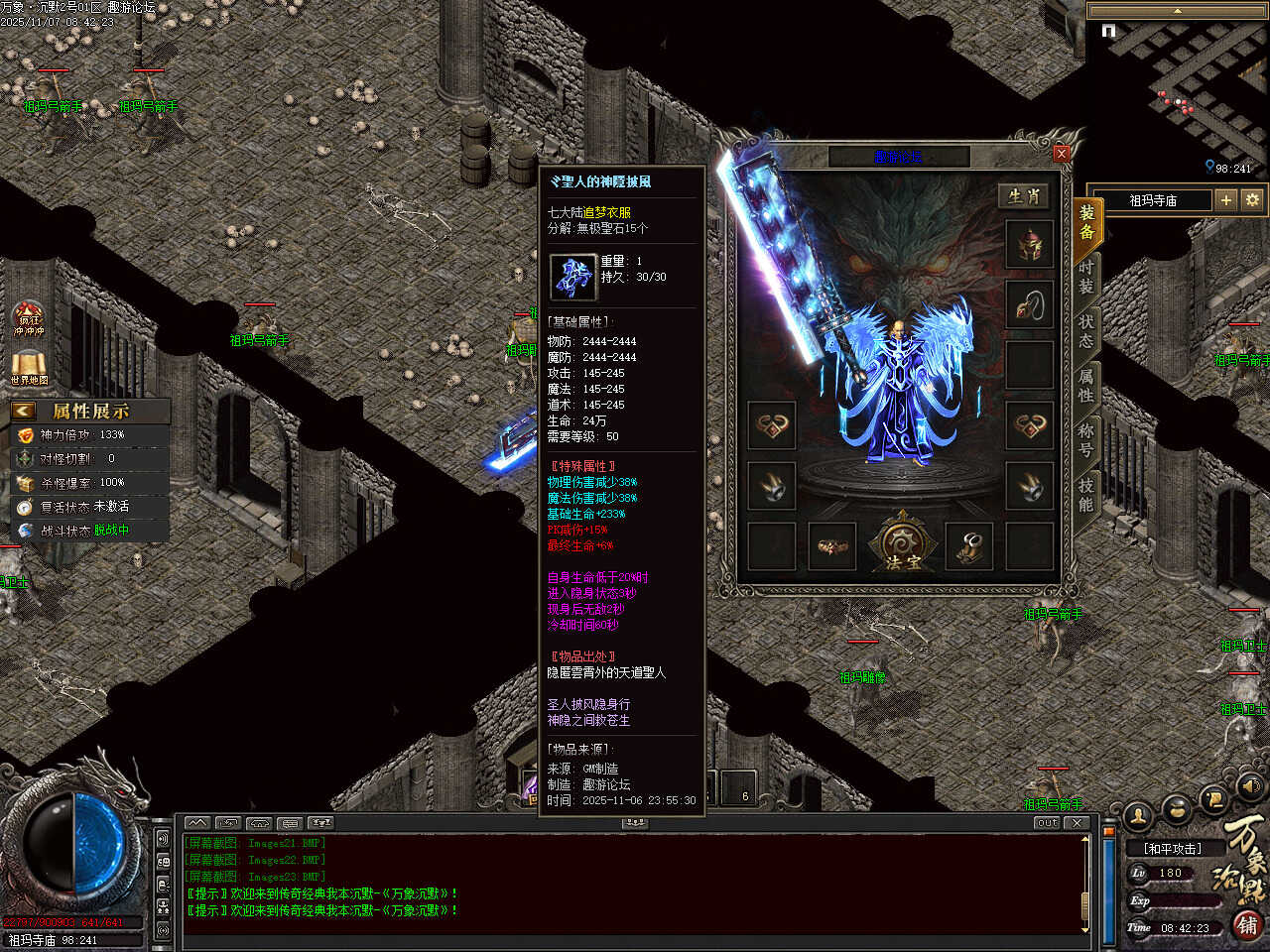
Task: Switch to the 时装 fashion tab
Action: [x=1085, y=277]
